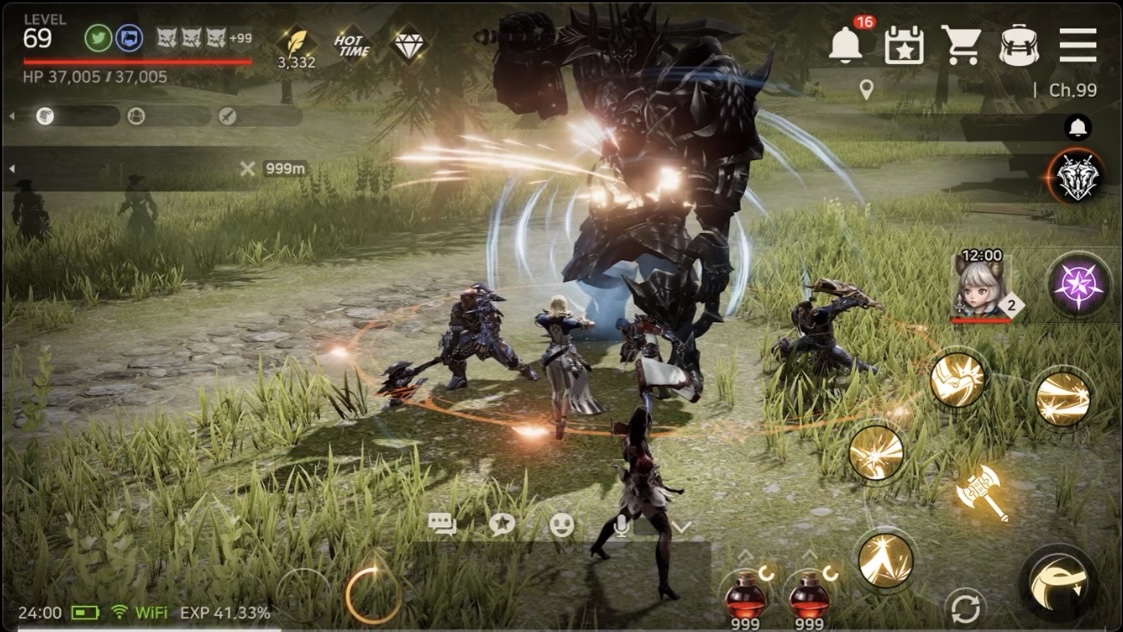1123x632 pixels.
Task: Click the swap skill set arrows
Action: click(965, 609)
